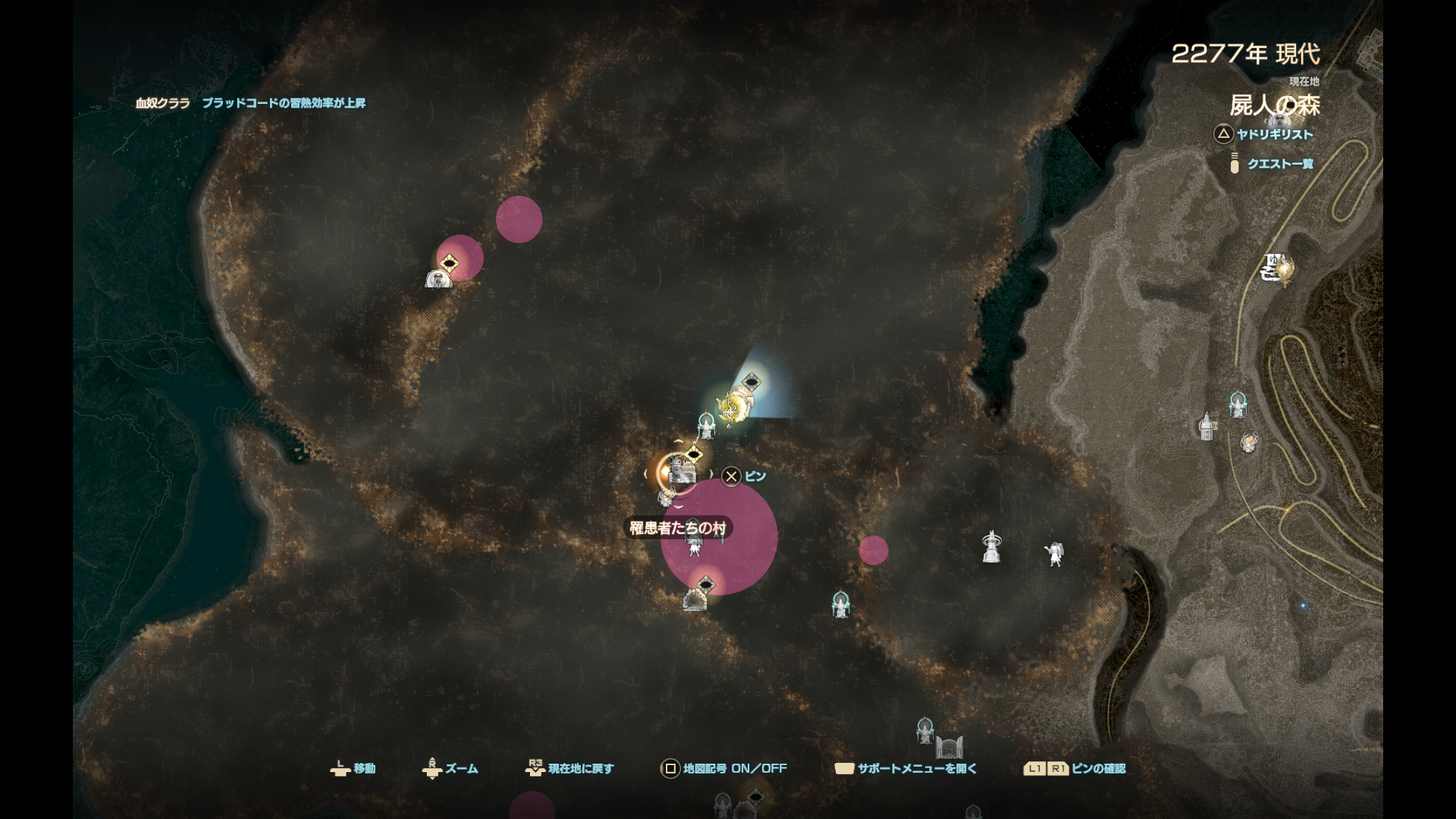Select the golden orb marker by the road
This screenshot has width=1456, height=819.
(1249, 441)
